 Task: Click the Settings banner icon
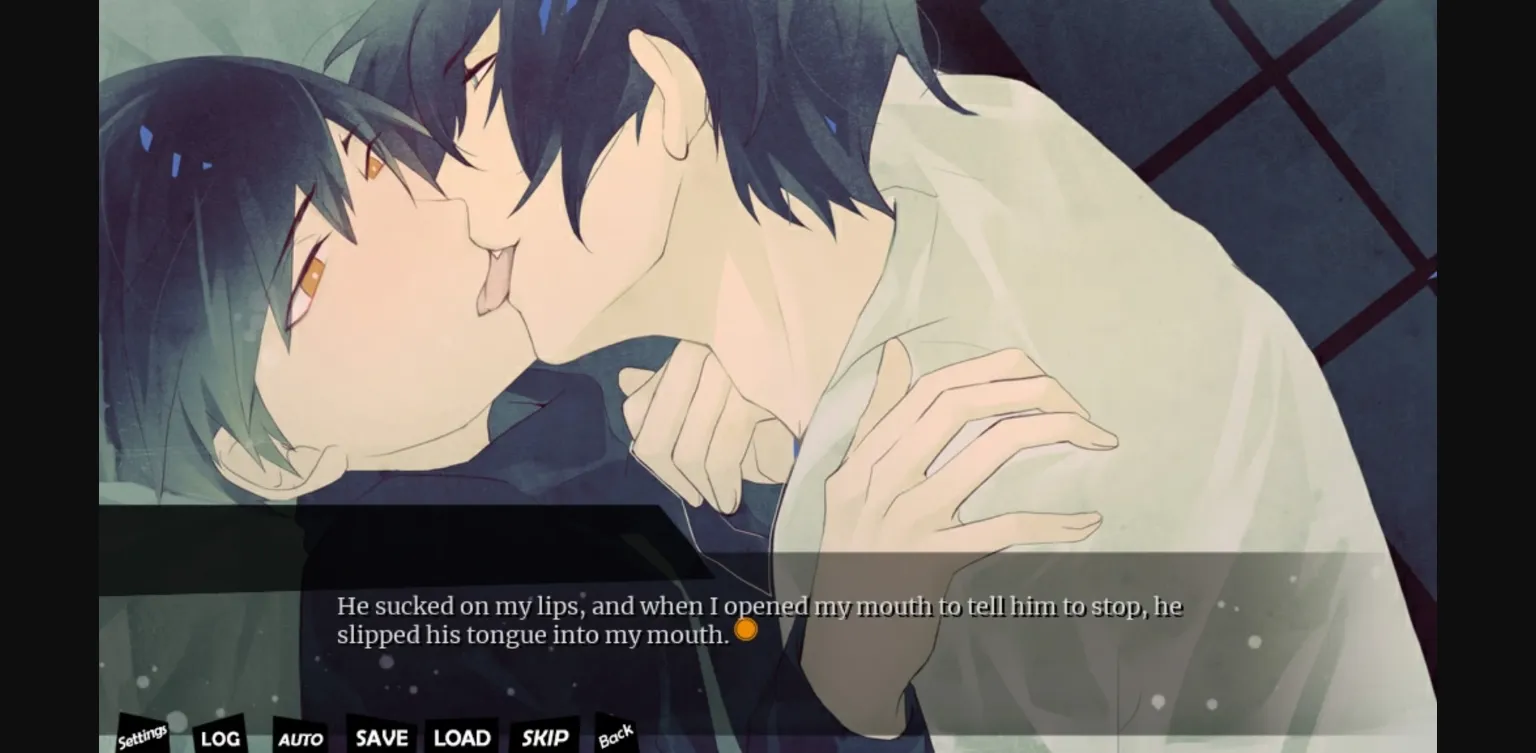click(141, 735)
